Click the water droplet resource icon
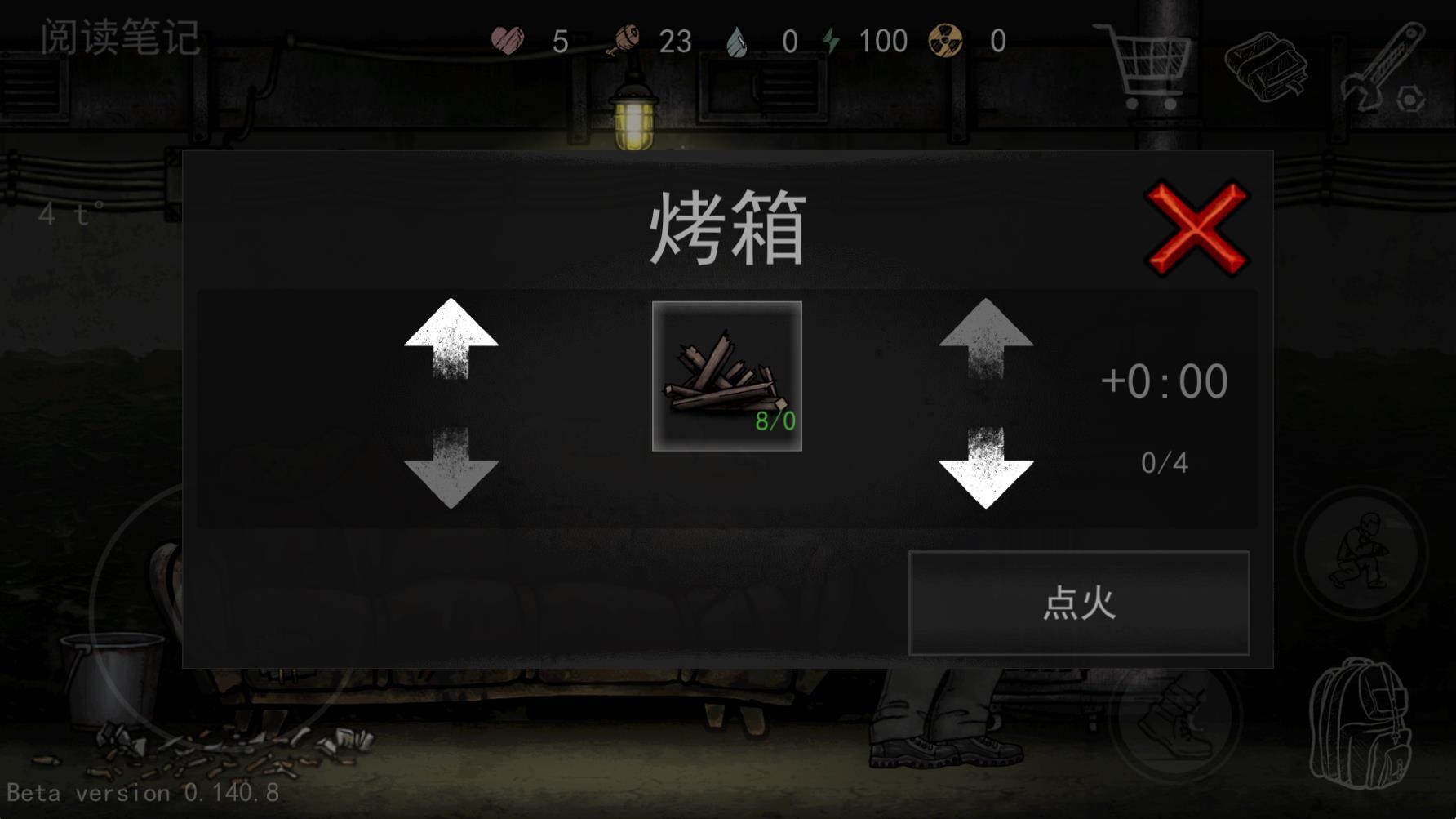 pos(737,39)
